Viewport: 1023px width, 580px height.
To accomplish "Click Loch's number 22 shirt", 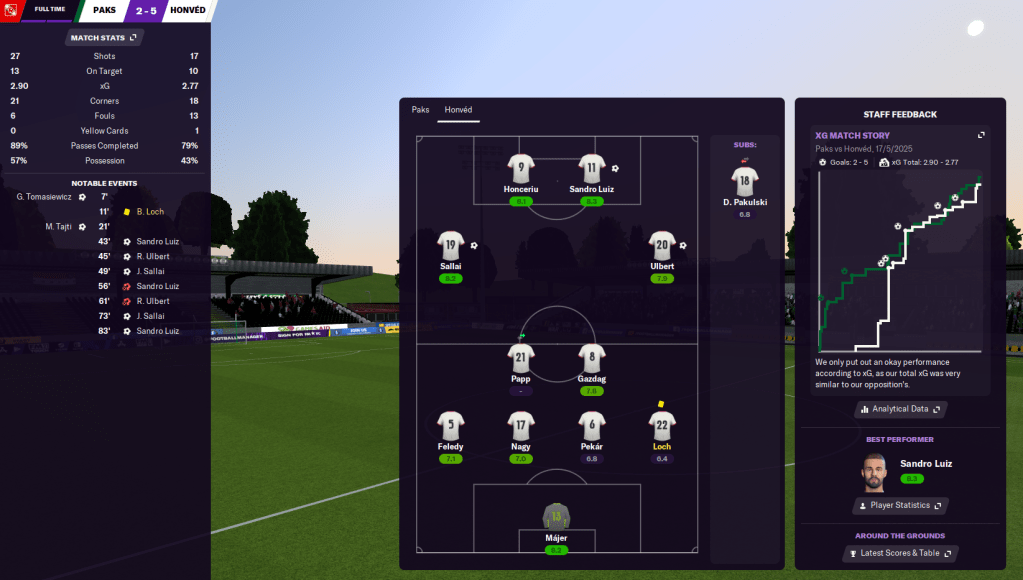I will [662, 426].
